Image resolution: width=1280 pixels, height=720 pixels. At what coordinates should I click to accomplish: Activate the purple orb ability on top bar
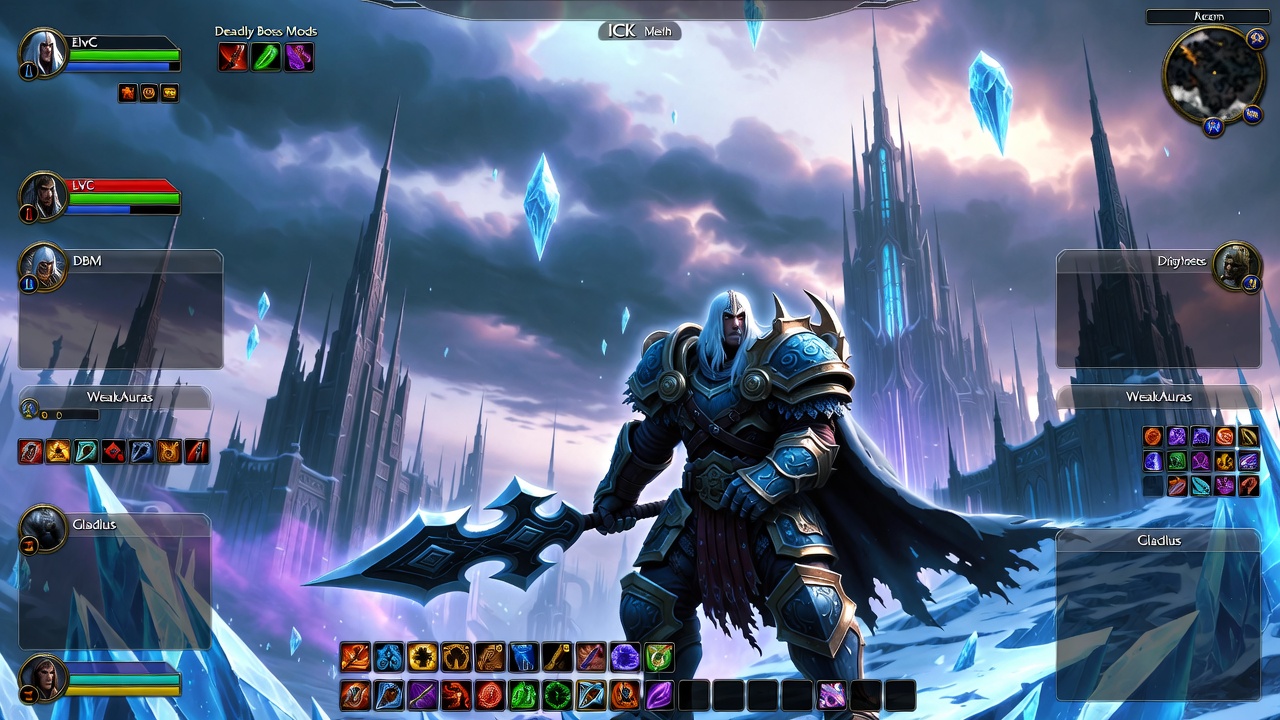tap(625, 657)
